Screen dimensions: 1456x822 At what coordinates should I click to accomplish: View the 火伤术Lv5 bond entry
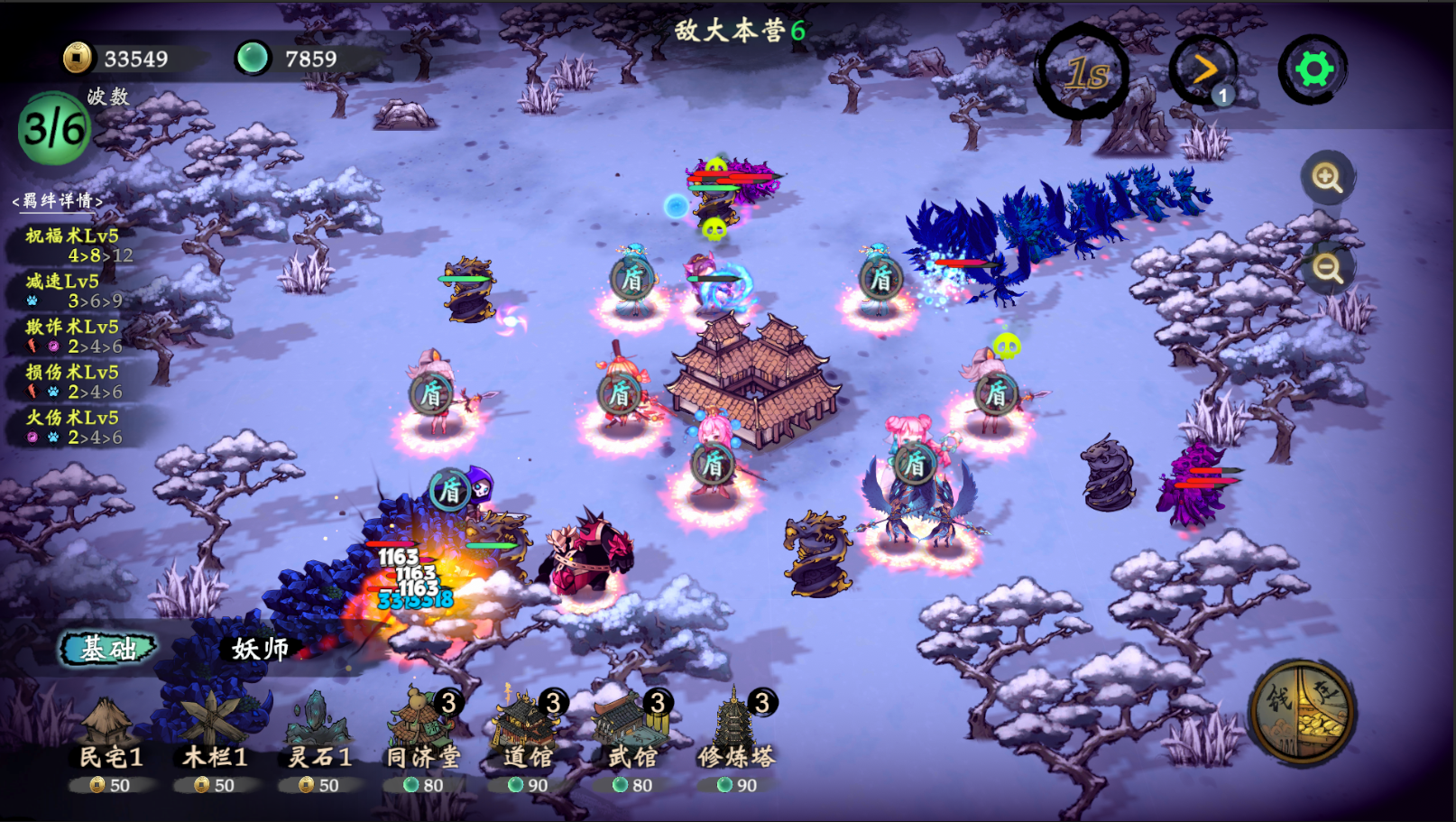tap(72, 427)
